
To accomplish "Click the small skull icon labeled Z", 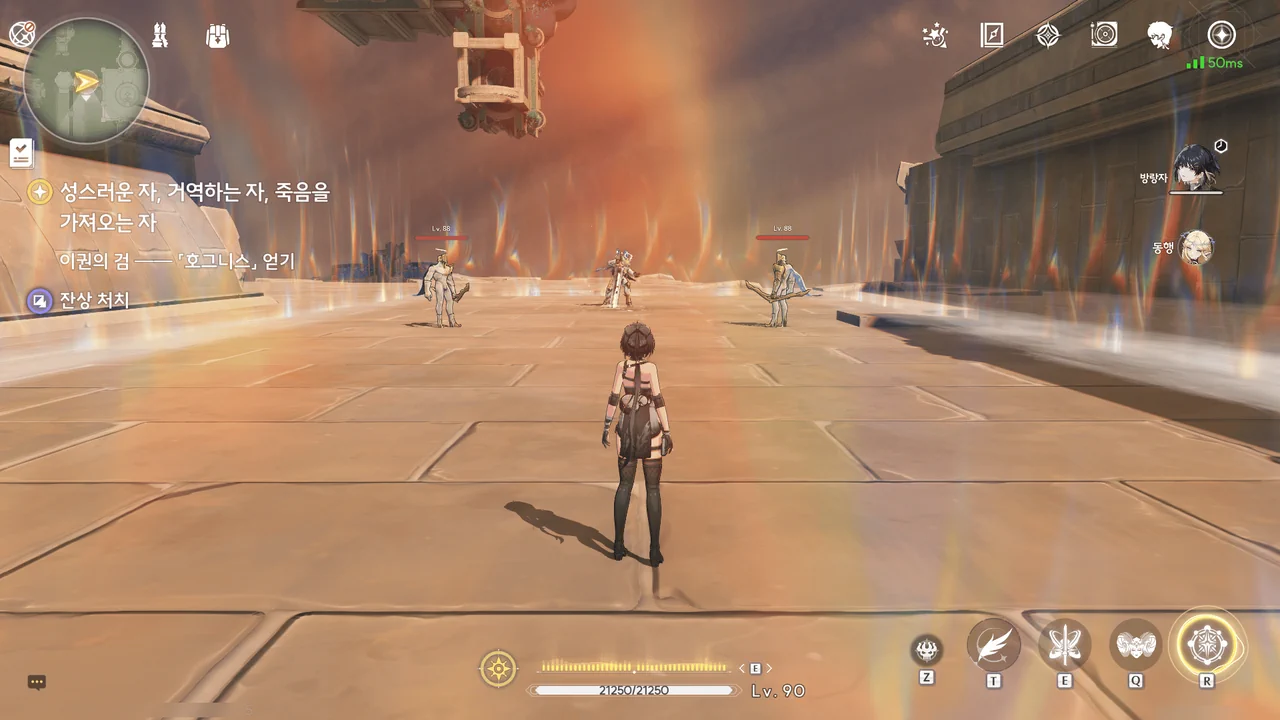I will (x=927, y=650).
